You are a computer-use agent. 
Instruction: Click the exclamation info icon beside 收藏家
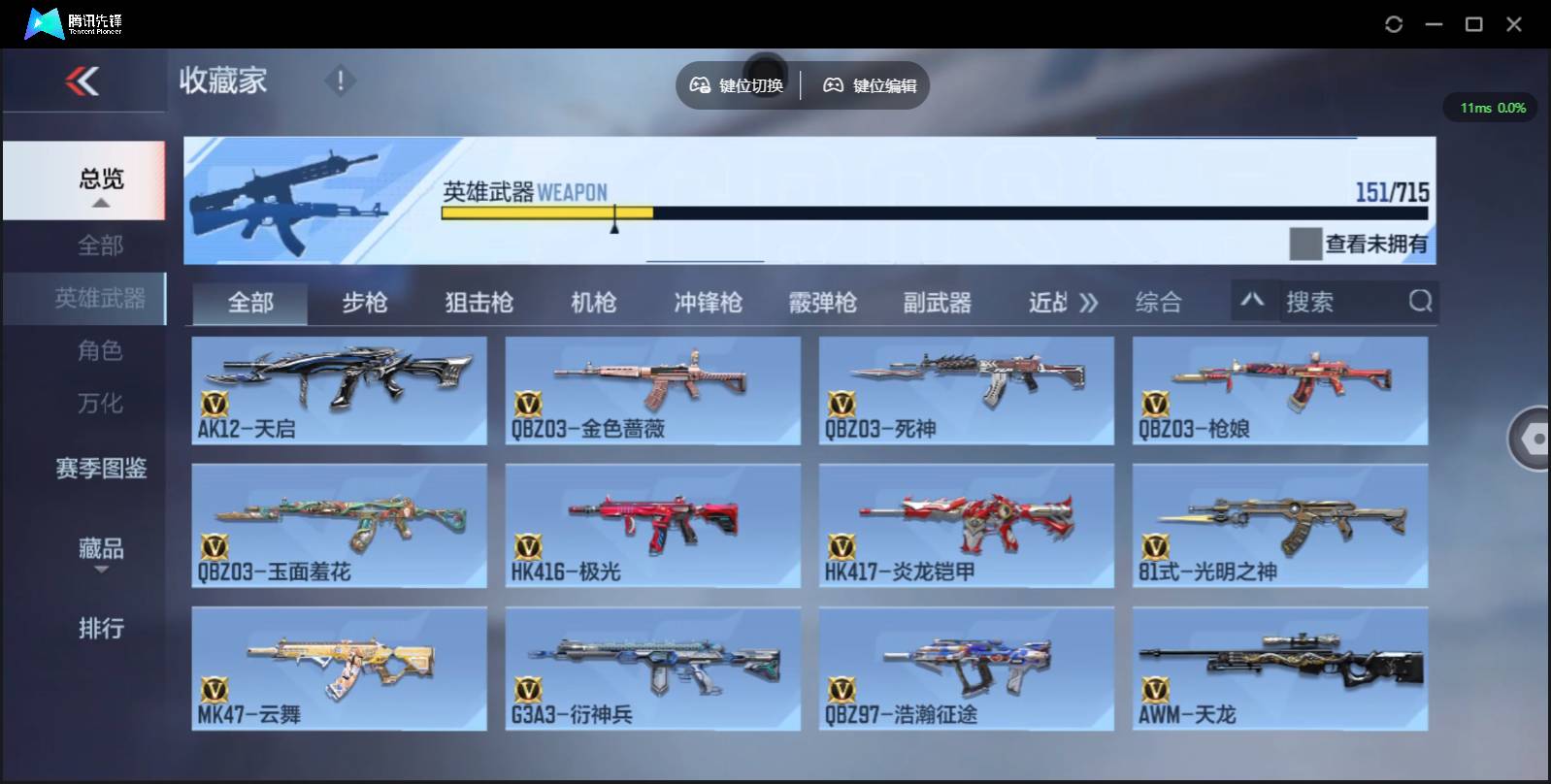340,82
